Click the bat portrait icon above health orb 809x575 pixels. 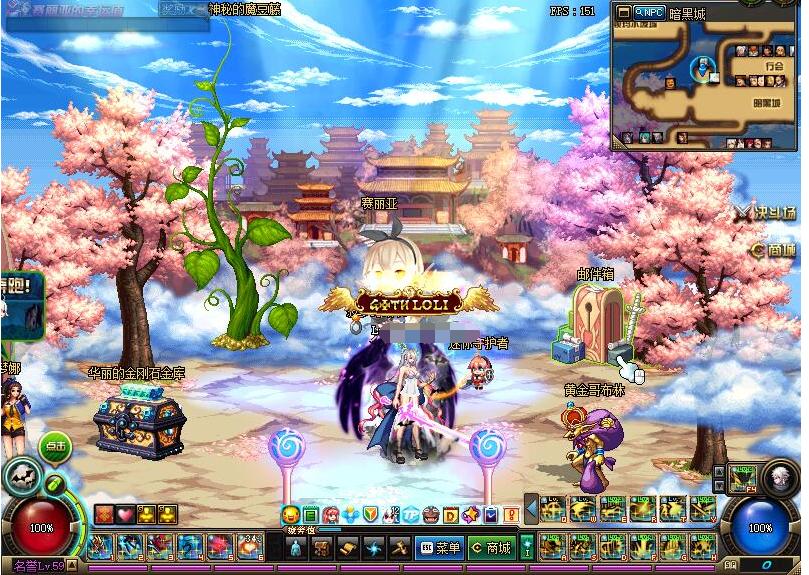[x=21, y=477]
